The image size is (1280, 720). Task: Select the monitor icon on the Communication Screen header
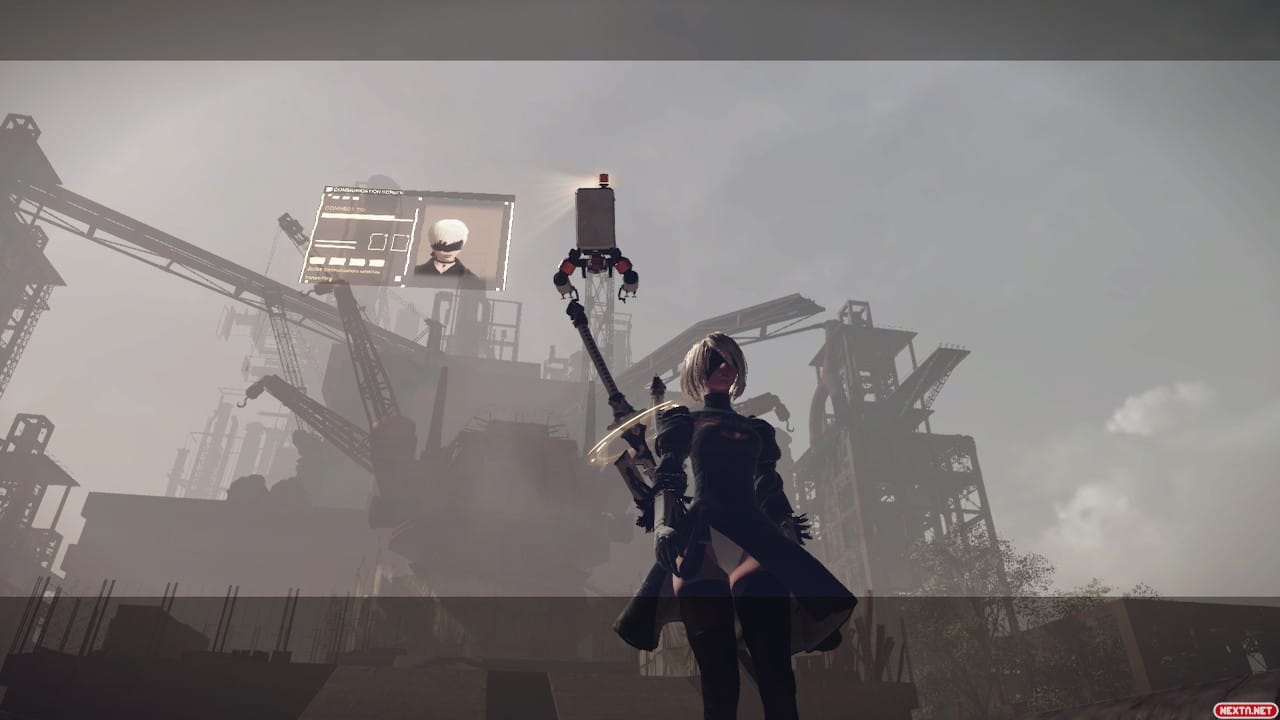point(331,190)
